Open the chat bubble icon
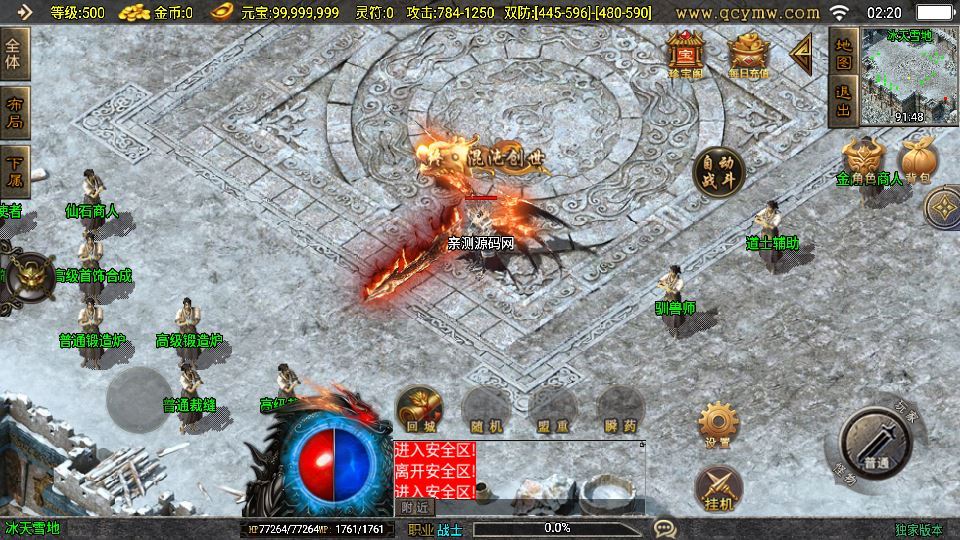The width and height of the screenshot is (960, 540). [x=663, y=528]
